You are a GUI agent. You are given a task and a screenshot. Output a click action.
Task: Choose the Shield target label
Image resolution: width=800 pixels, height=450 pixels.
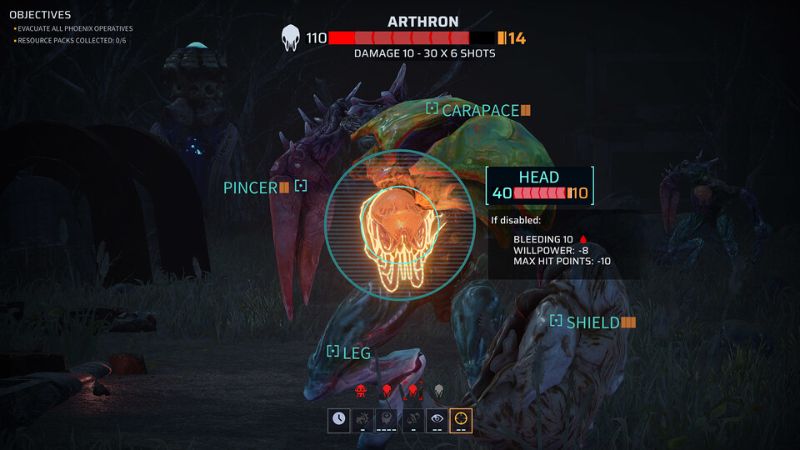click(593, 322)
